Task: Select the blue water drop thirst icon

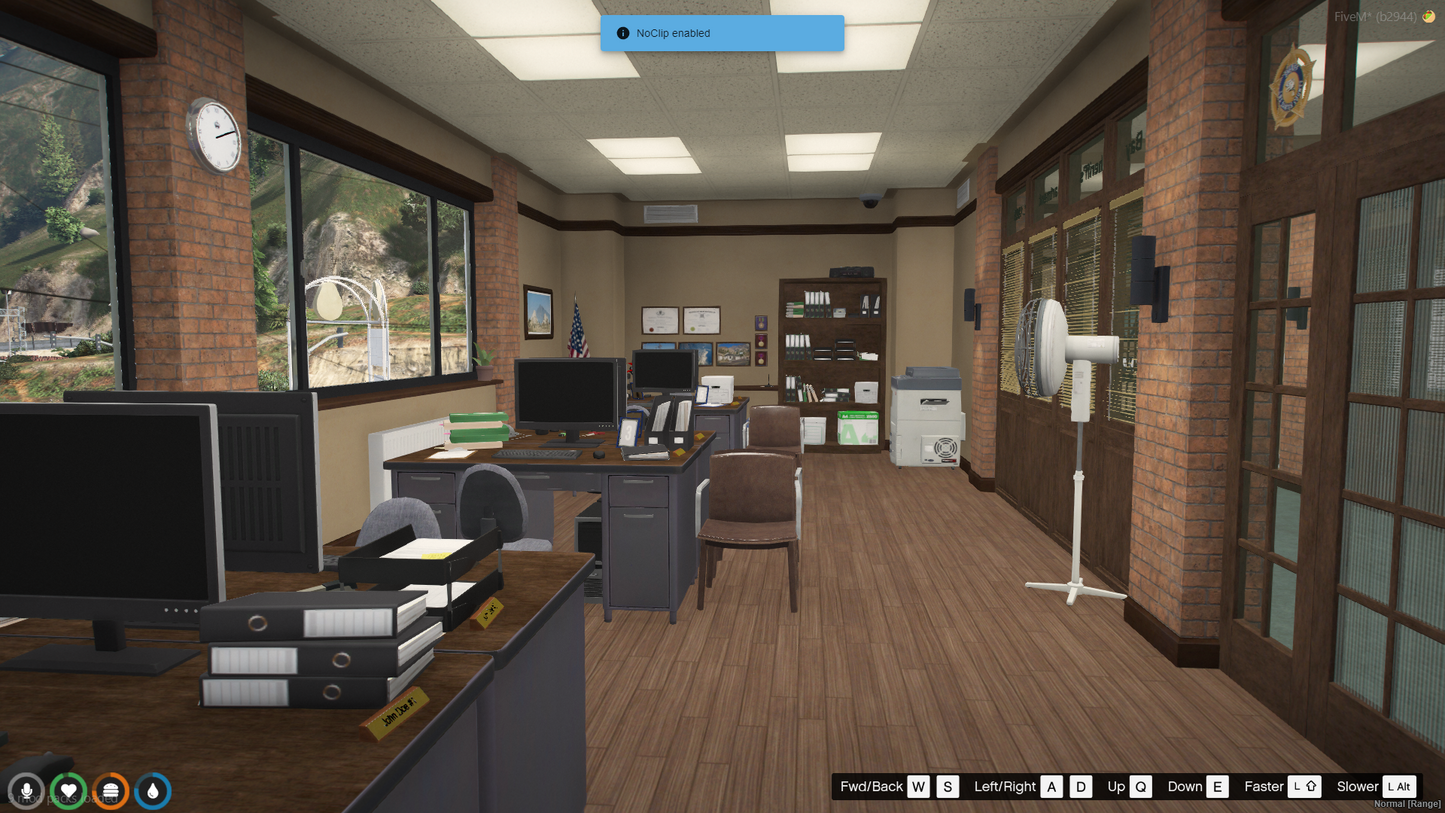Action: tap(152, 791)
